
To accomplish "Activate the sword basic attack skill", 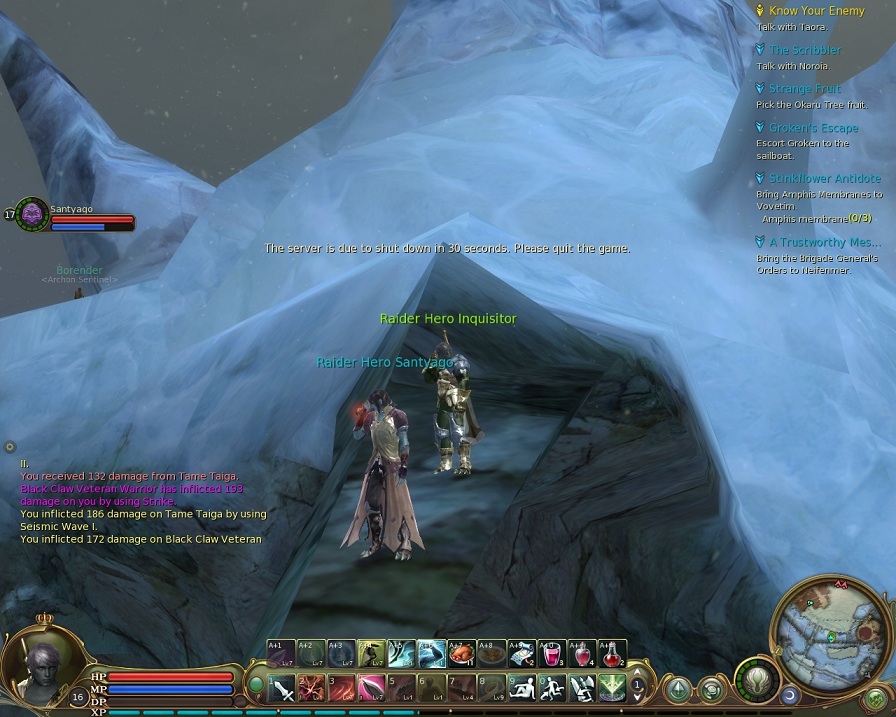I will pyautogui.click(x=282, y=688).
